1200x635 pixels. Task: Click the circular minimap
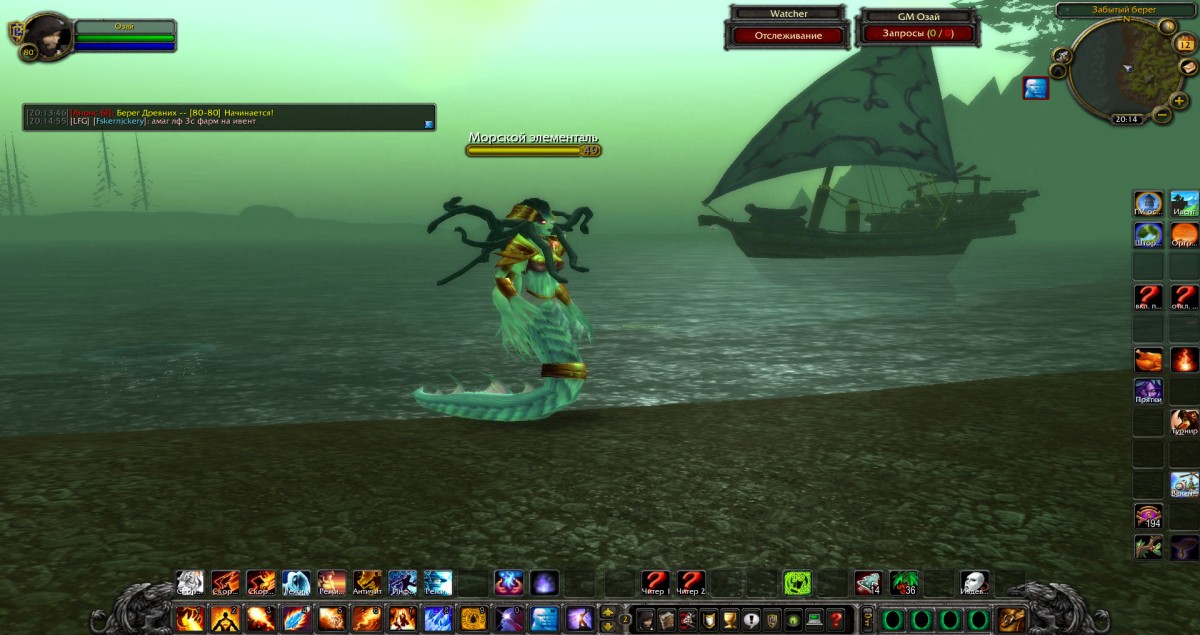1120,68
